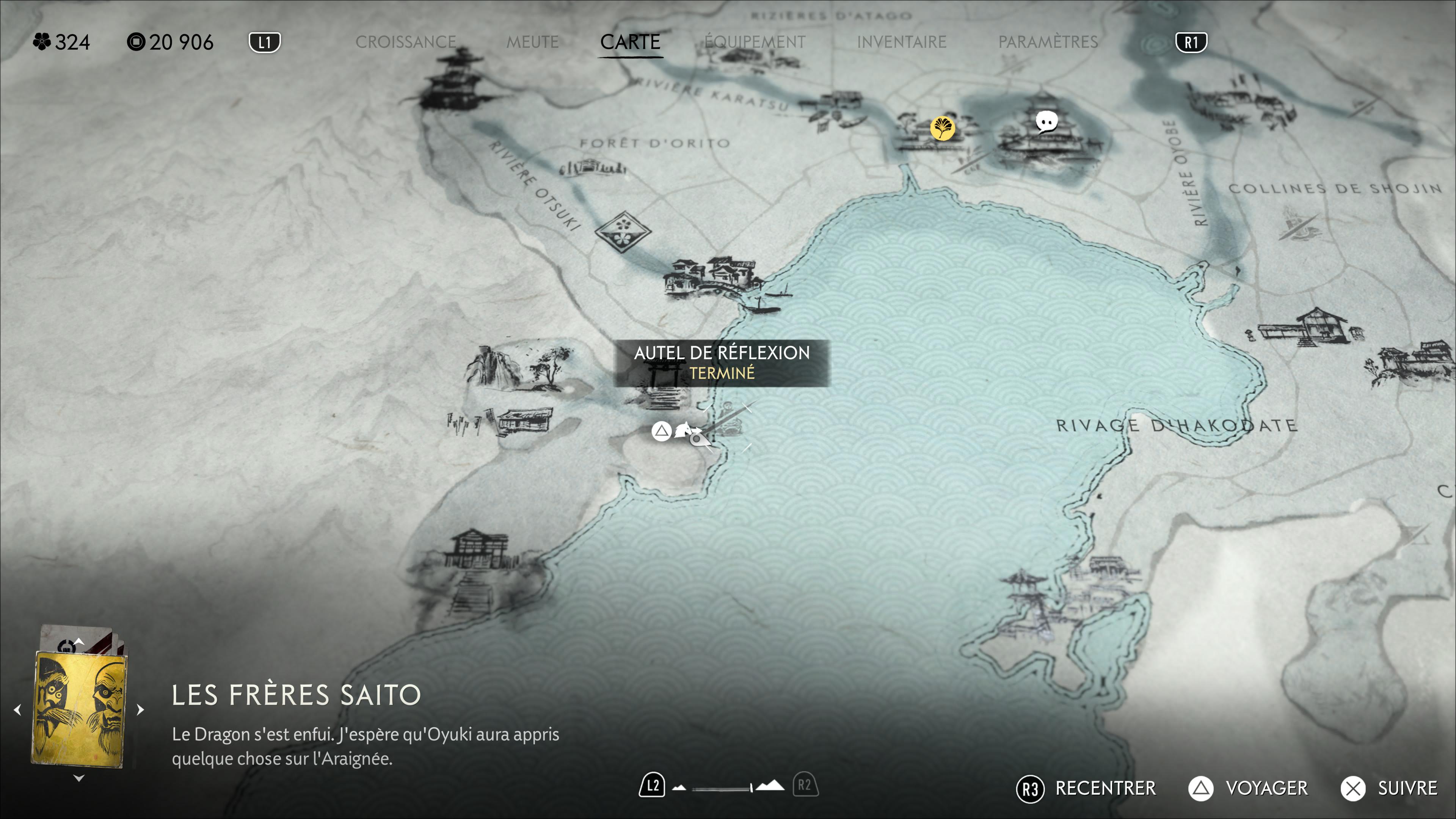Show the Paramètres tab
Image resolution: width=1456 pixels, height=819 pixels.
click(1047, 42)
